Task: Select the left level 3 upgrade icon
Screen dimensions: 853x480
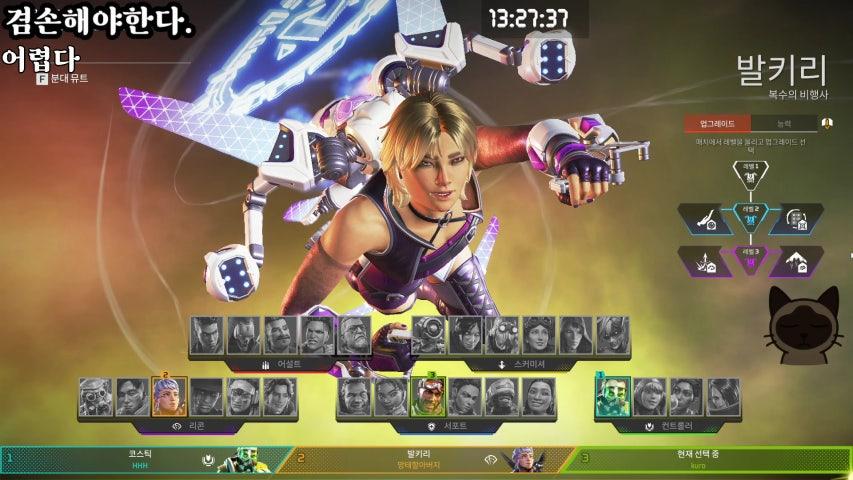Action: tap(705, 261)
